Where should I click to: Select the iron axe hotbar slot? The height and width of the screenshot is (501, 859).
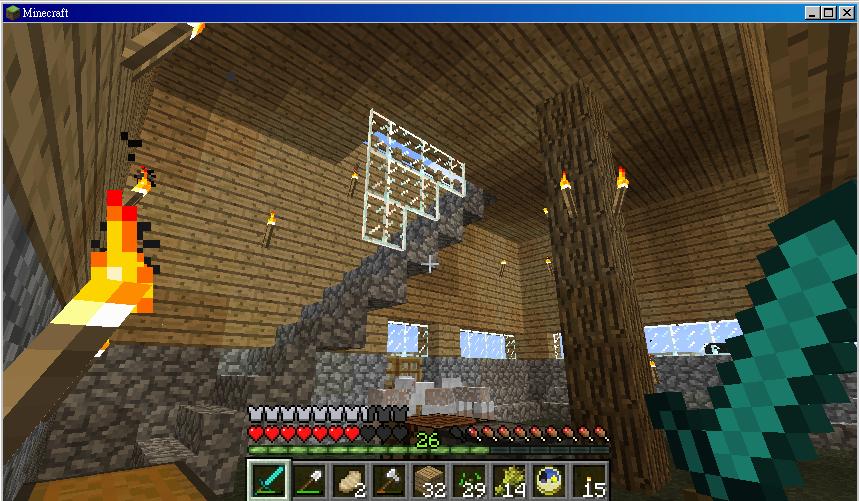389,481
